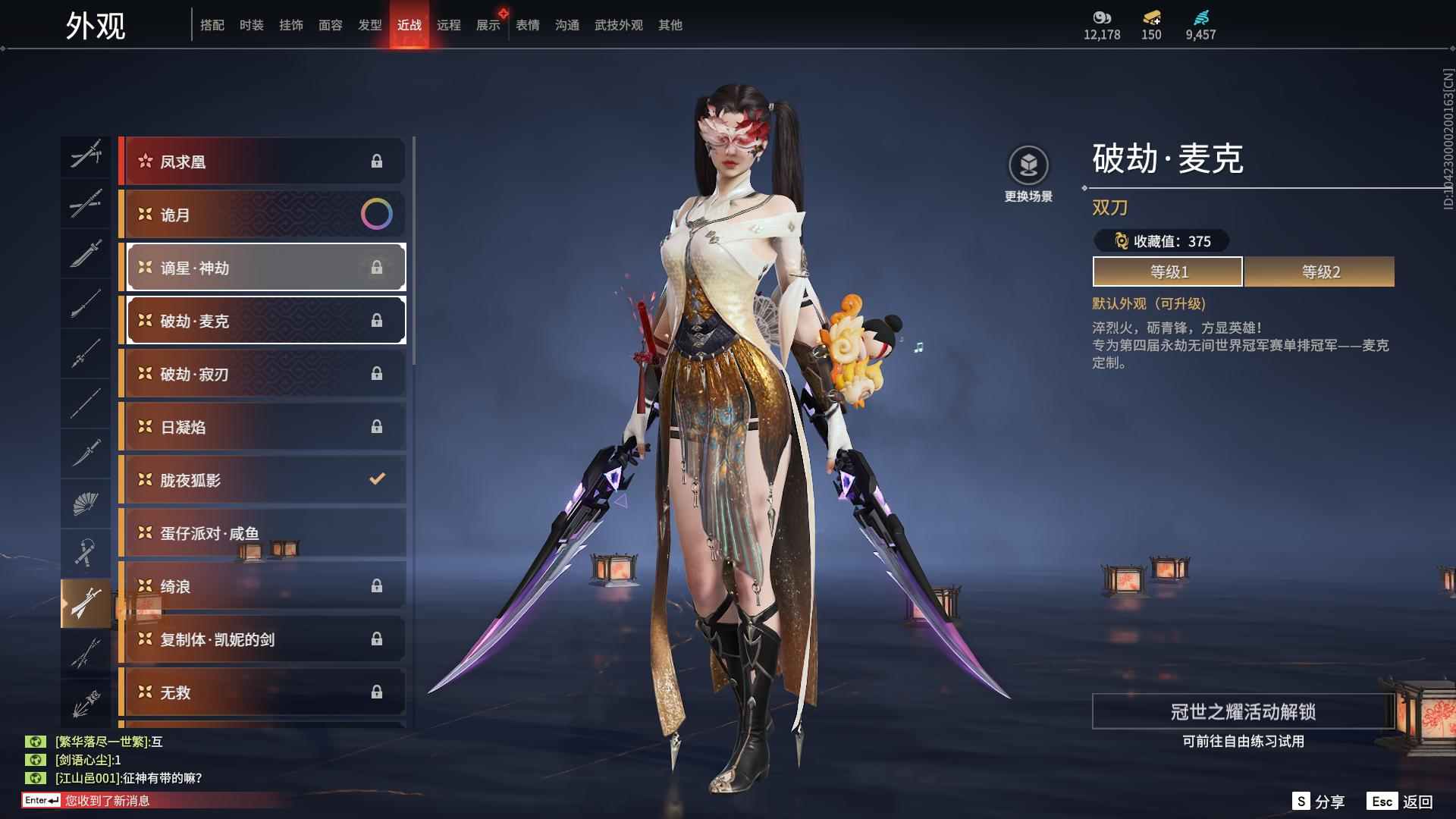Open the 武技外观 tab
Screen dimensions: 1456x819
click(618, 25)
